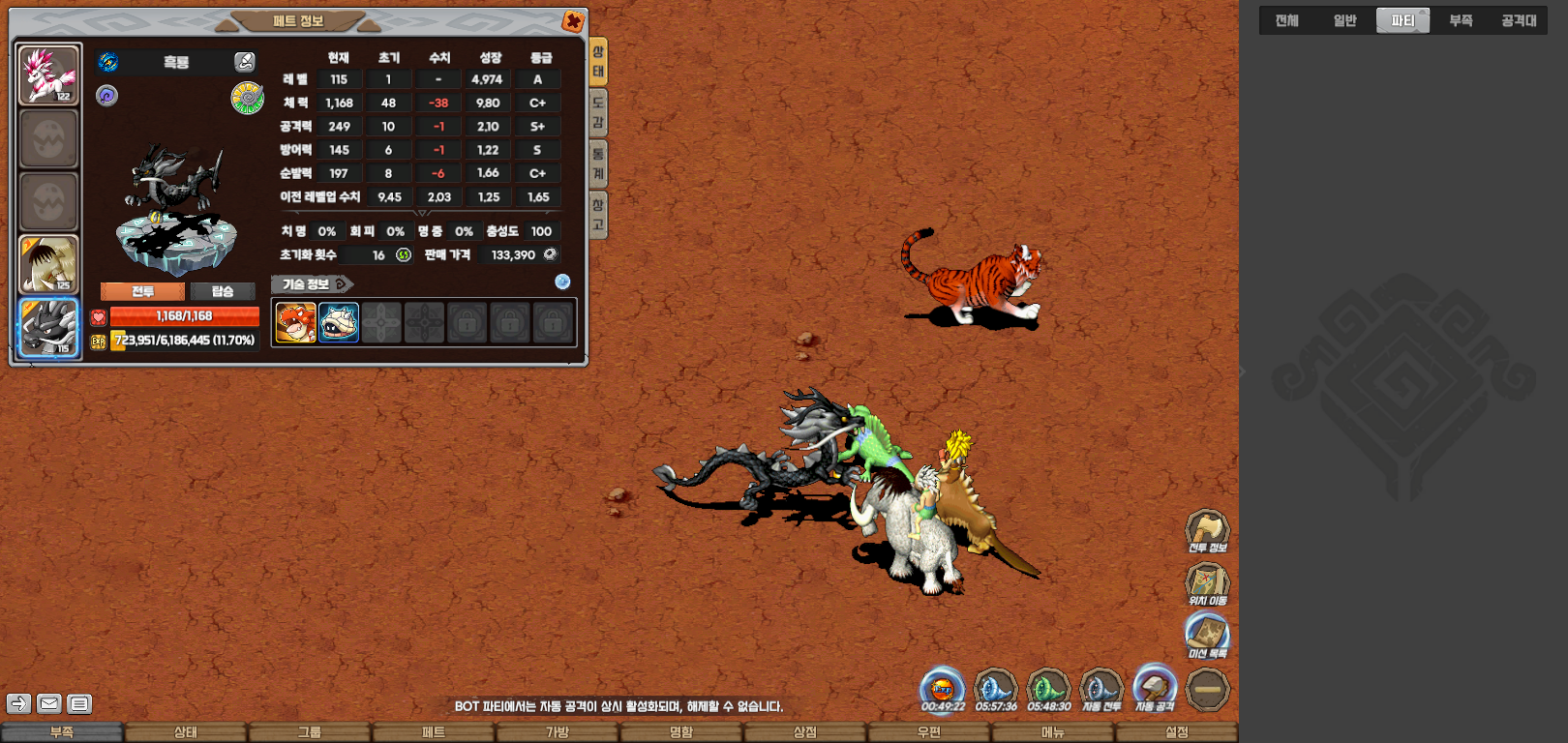Toggle 자동 공격 auto attack hammer icon
Screen dimensions: 1568x743
1154,688
